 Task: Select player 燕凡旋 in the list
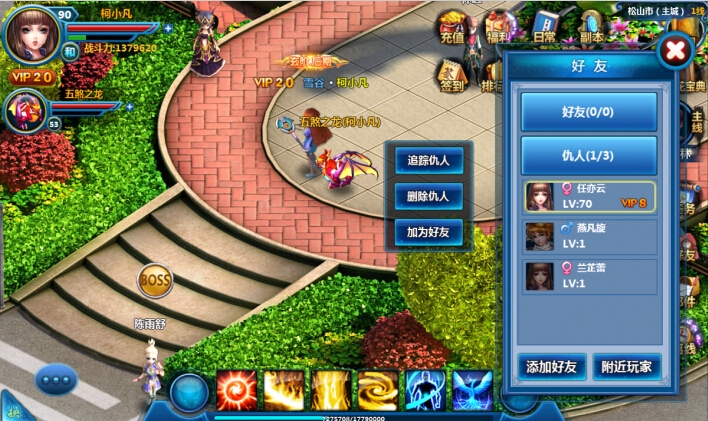(x=590, y=236)
